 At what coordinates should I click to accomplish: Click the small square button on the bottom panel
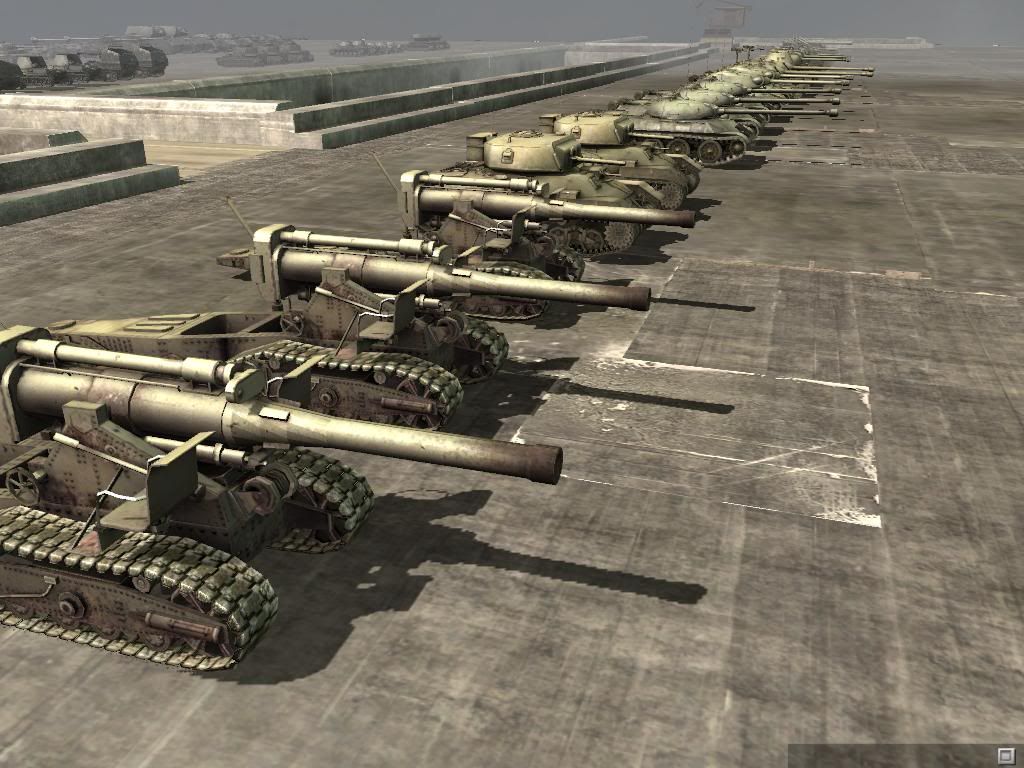pyautogui.click(x=1005, y=754)
